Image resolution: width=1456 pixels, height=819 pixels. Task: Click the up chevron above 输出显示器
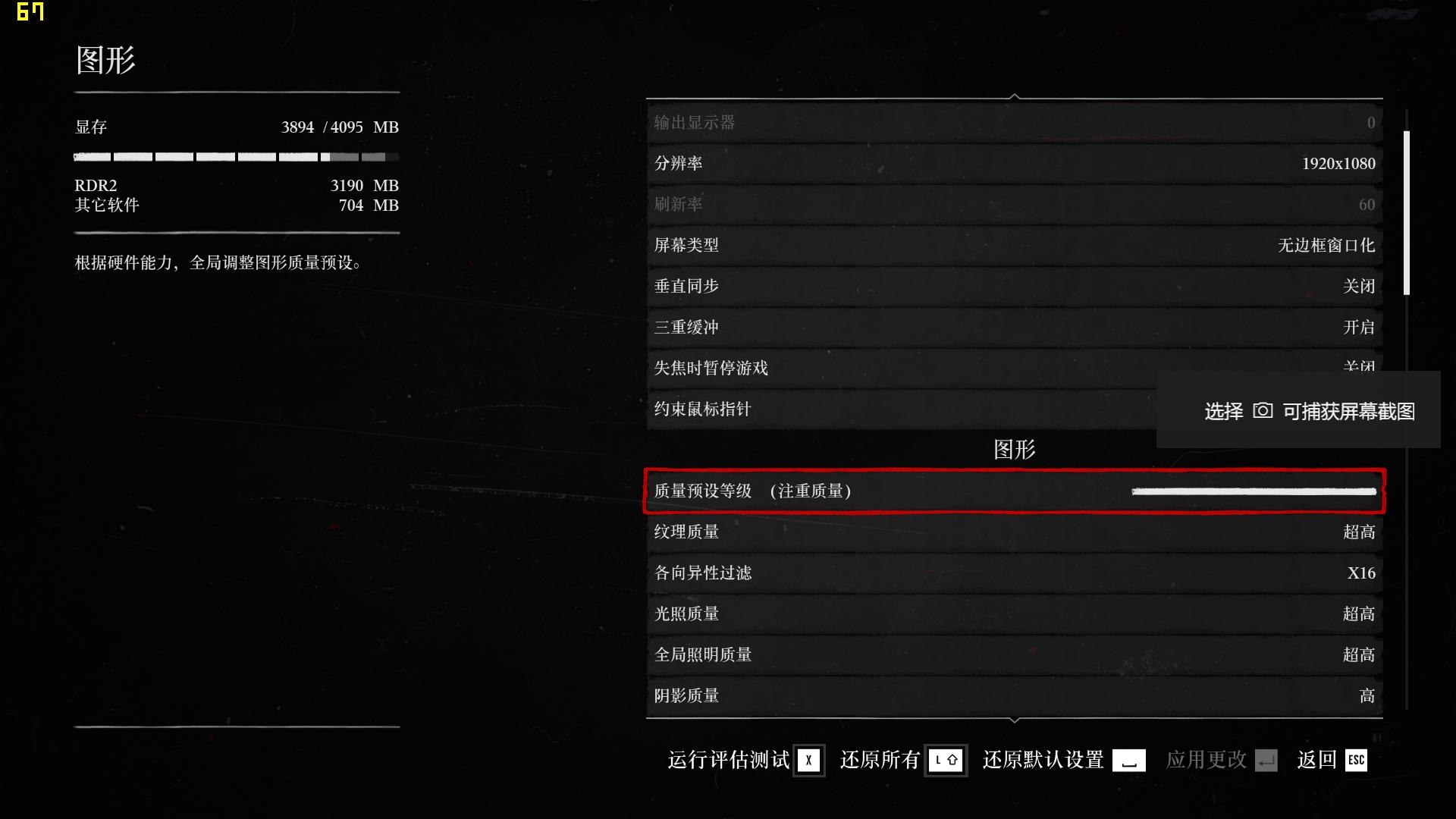(x=1014, y=97)
